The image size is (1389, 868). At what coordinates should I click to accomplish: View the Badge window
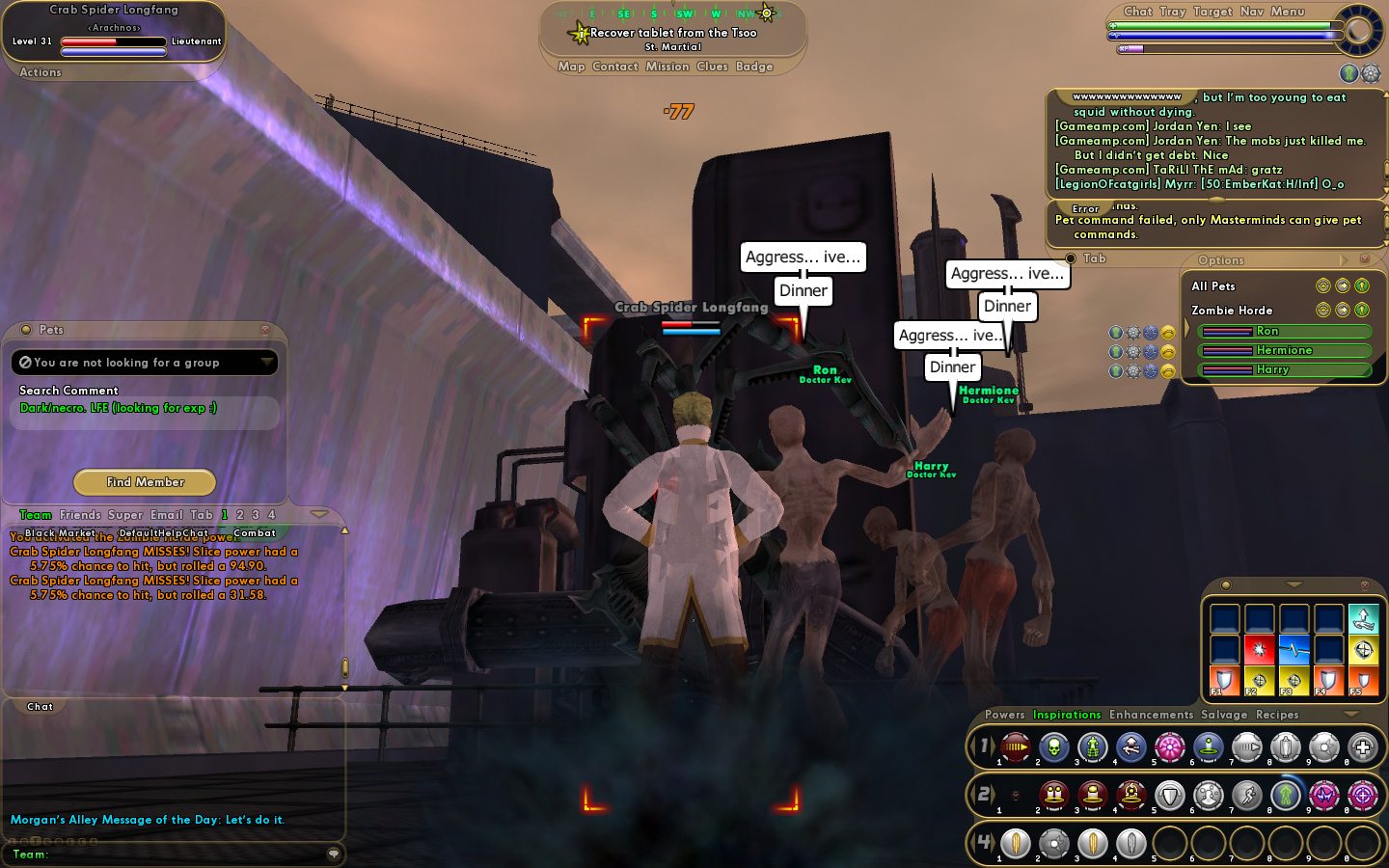(754, 67)
